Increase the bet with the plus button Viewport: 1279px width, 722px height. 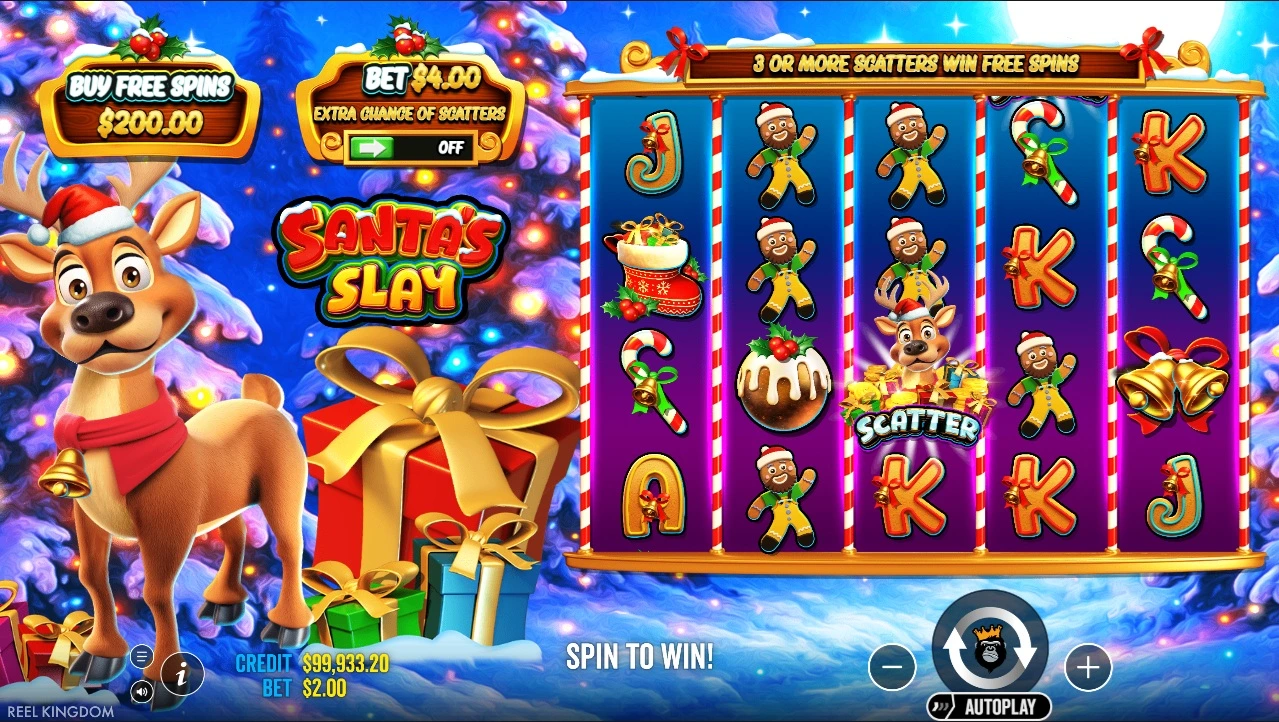pyautogui.click(x=1087, y=666)
